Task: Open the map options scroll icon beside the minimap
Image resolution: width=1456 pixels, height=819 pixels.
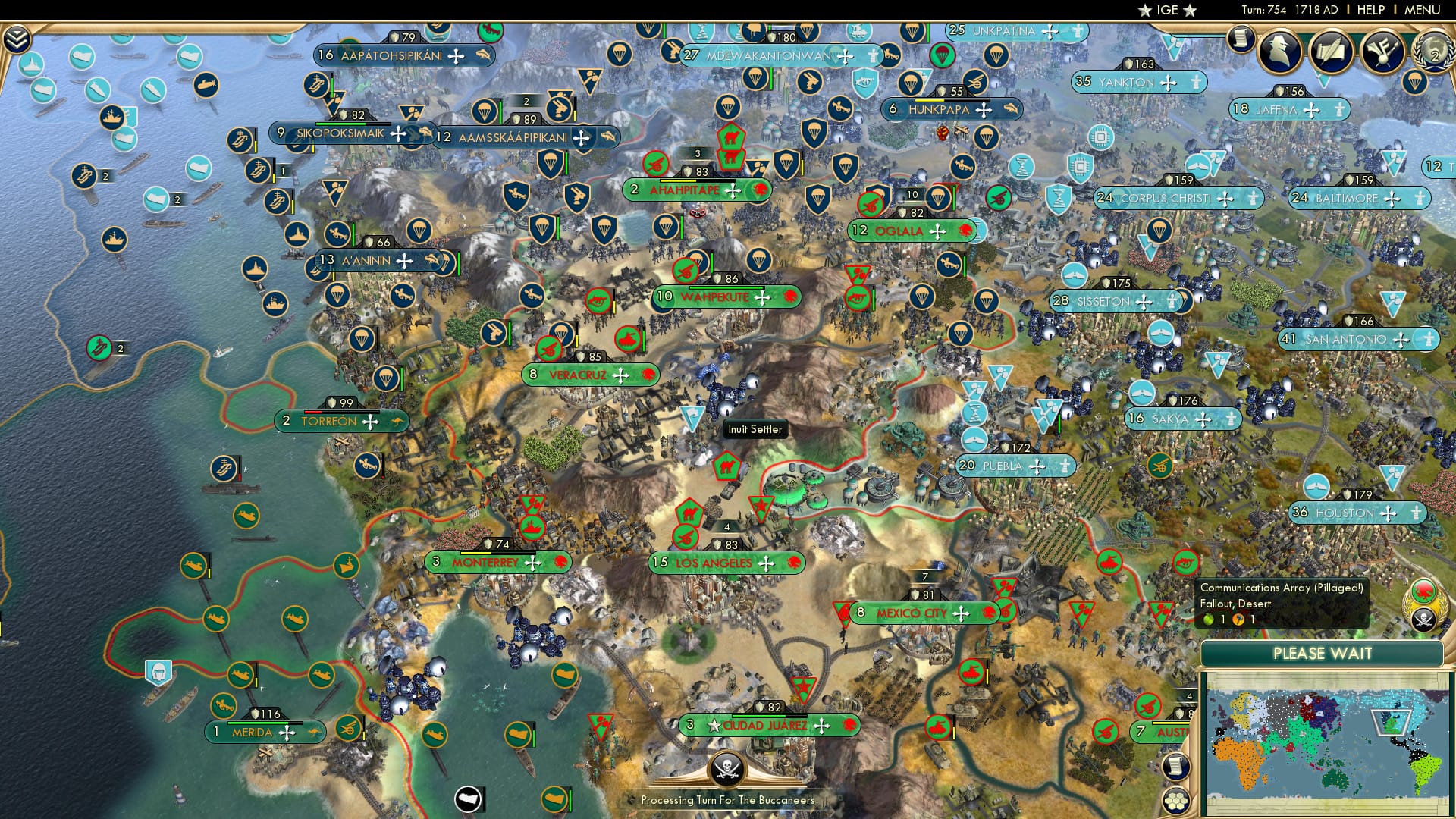Action: [1175, 766]
